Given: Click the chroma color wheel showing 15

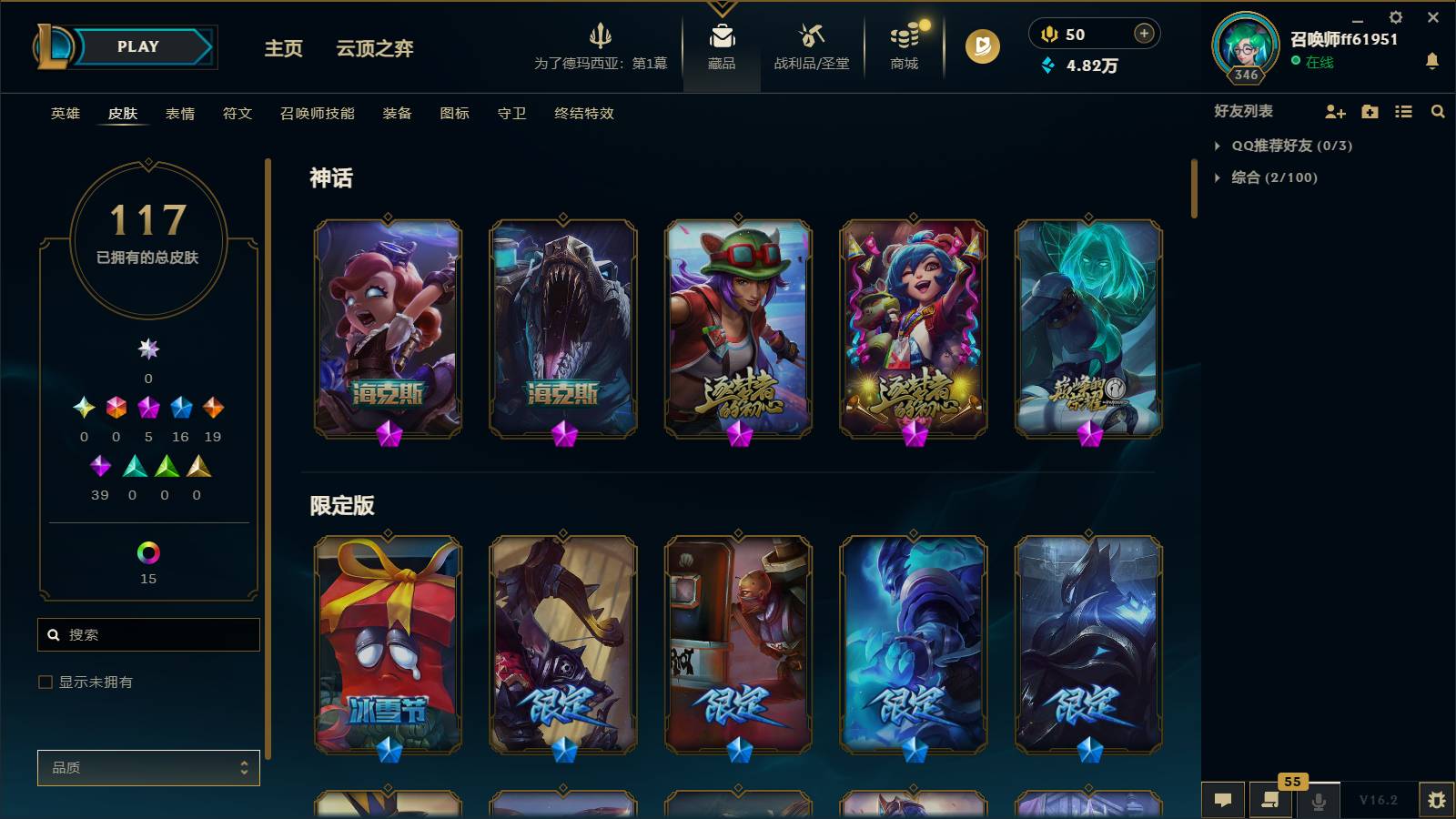Looking at the screenshot, I should pyautogui.click(x=147, y=552).
